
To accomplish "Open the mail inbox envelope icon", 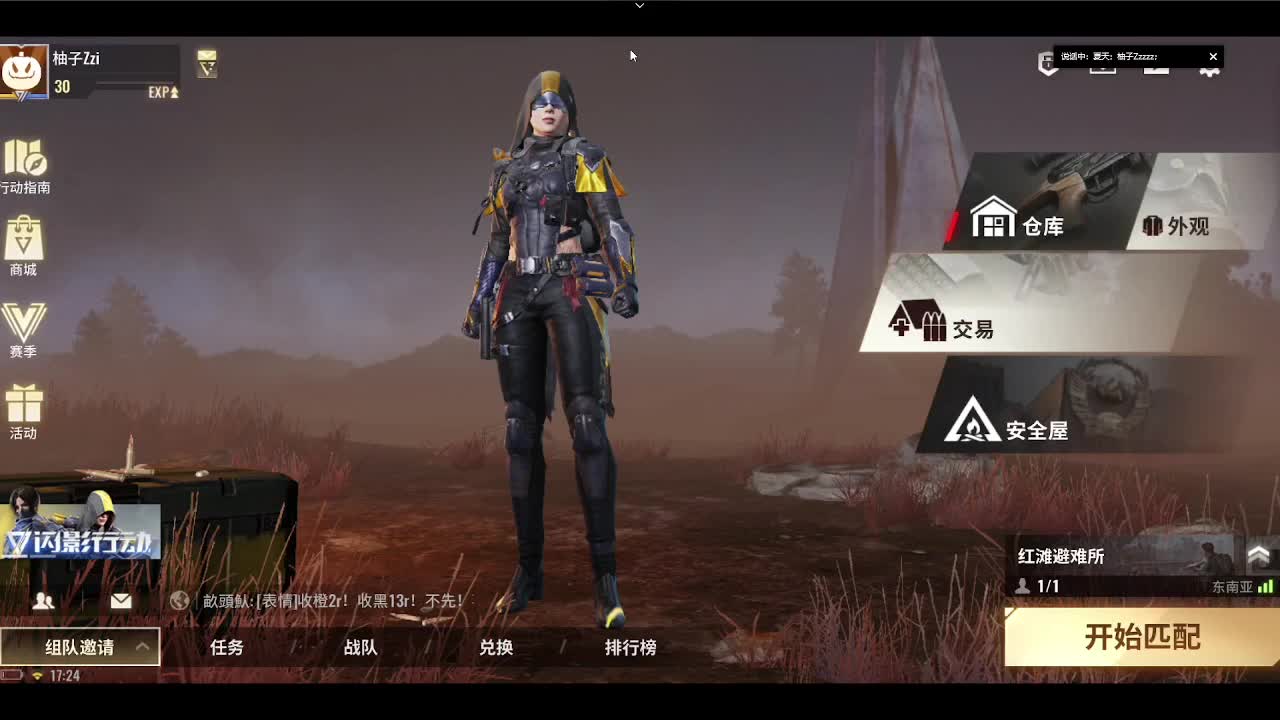I will 120,600.
